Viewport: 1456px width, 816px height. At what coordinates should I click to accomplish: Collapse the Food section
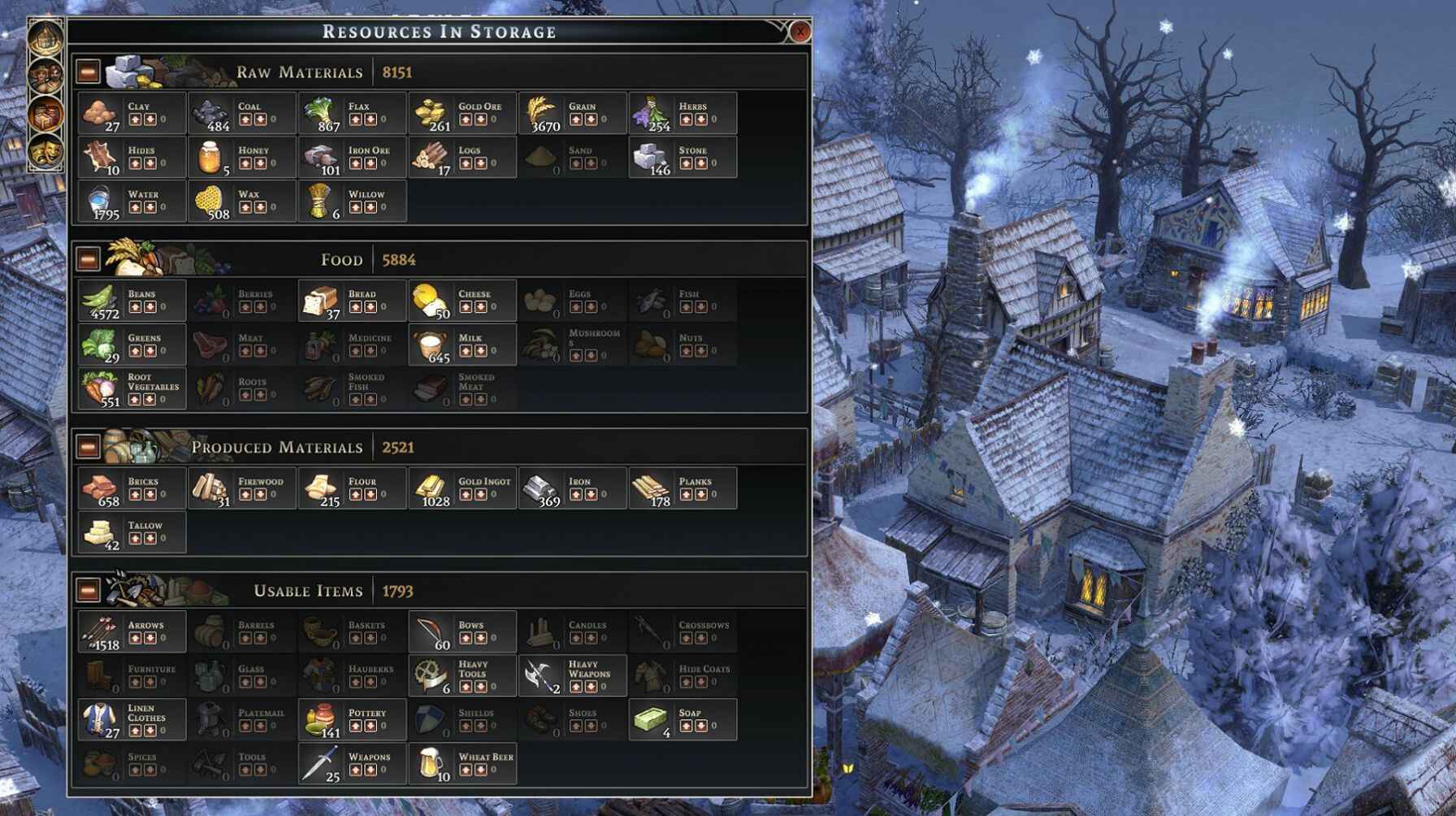(88, 259)
